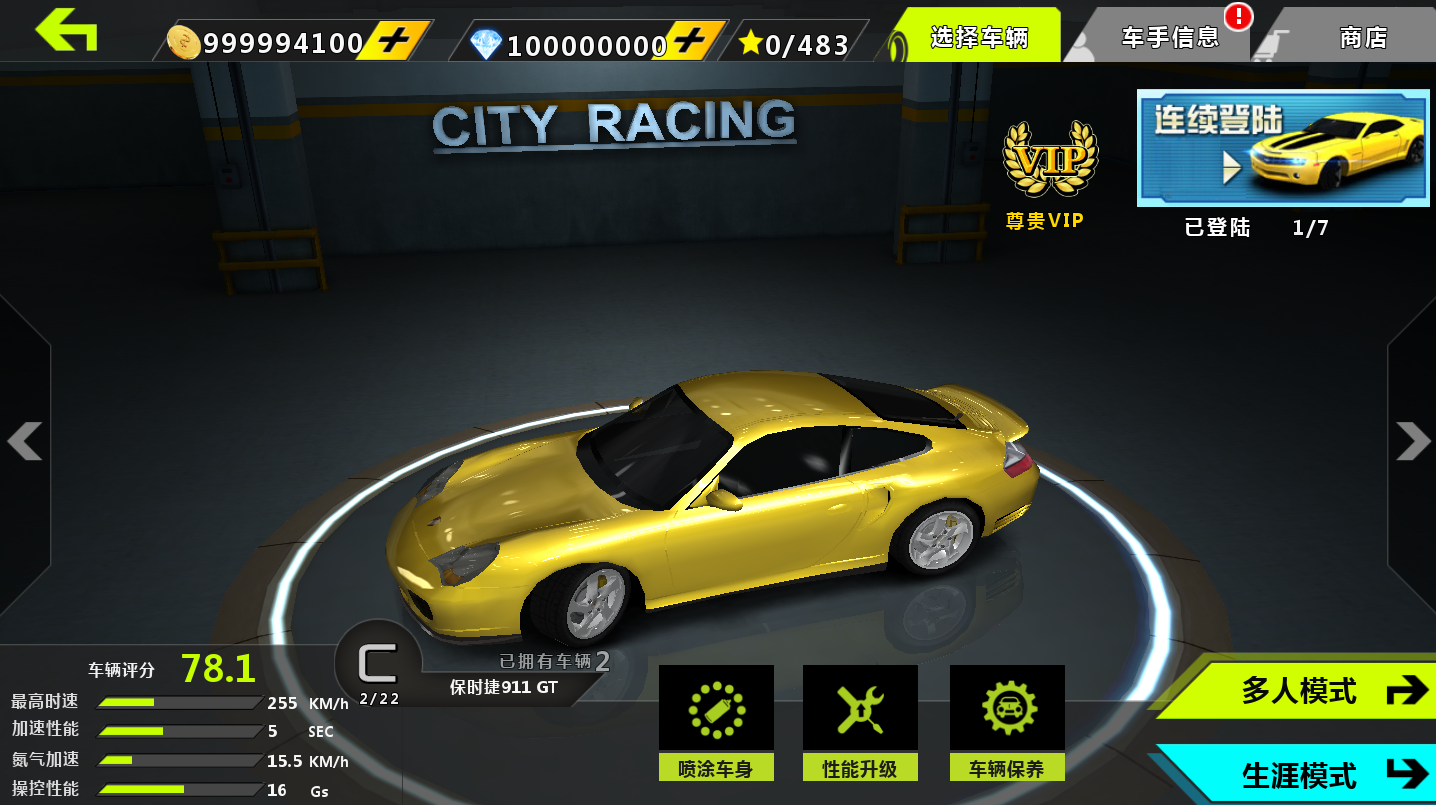Switch to the 选择车辆 tab
The width and height of the screenshot is (1436, 805).
tap(978, 38)
